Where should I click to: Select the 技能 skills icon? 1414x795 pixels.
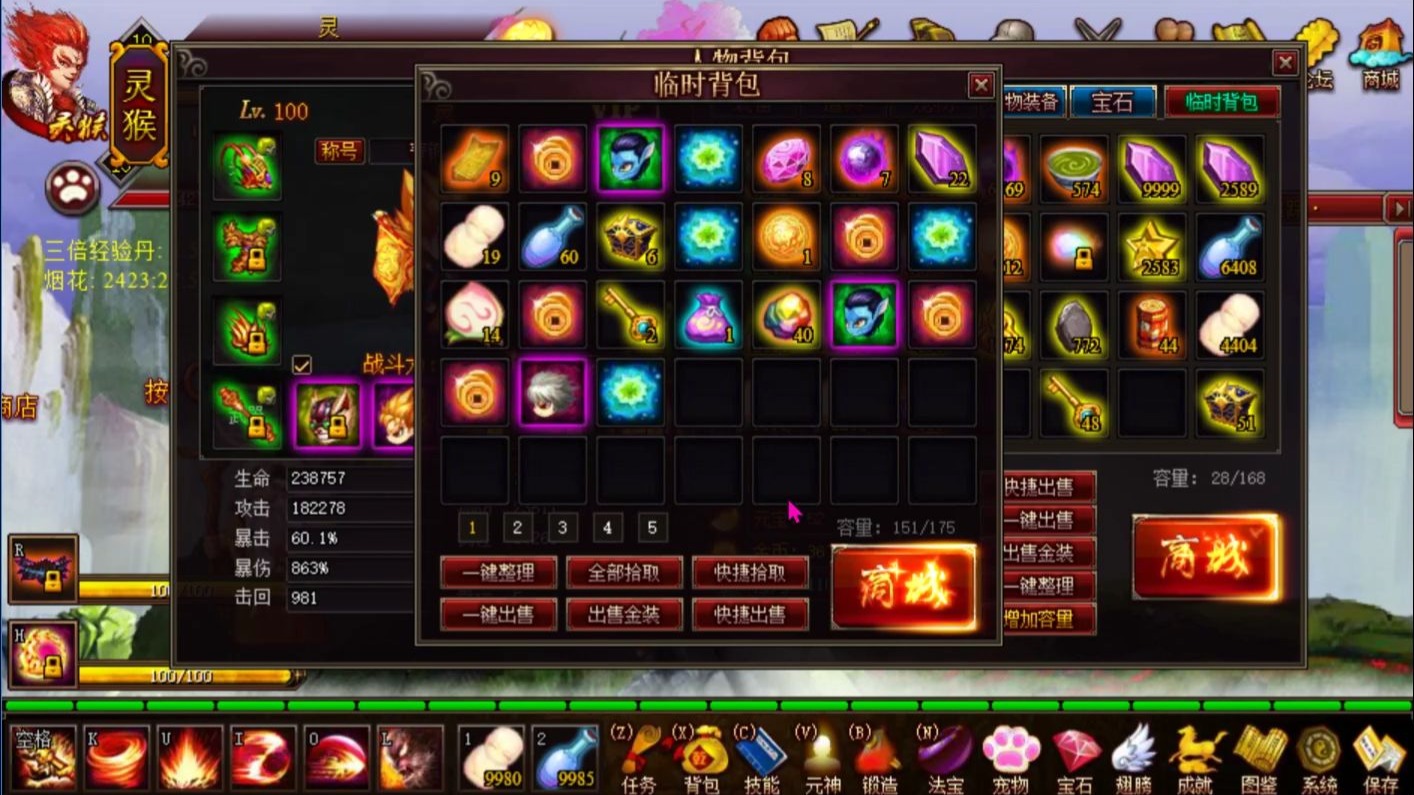click(x=762, y=750)
